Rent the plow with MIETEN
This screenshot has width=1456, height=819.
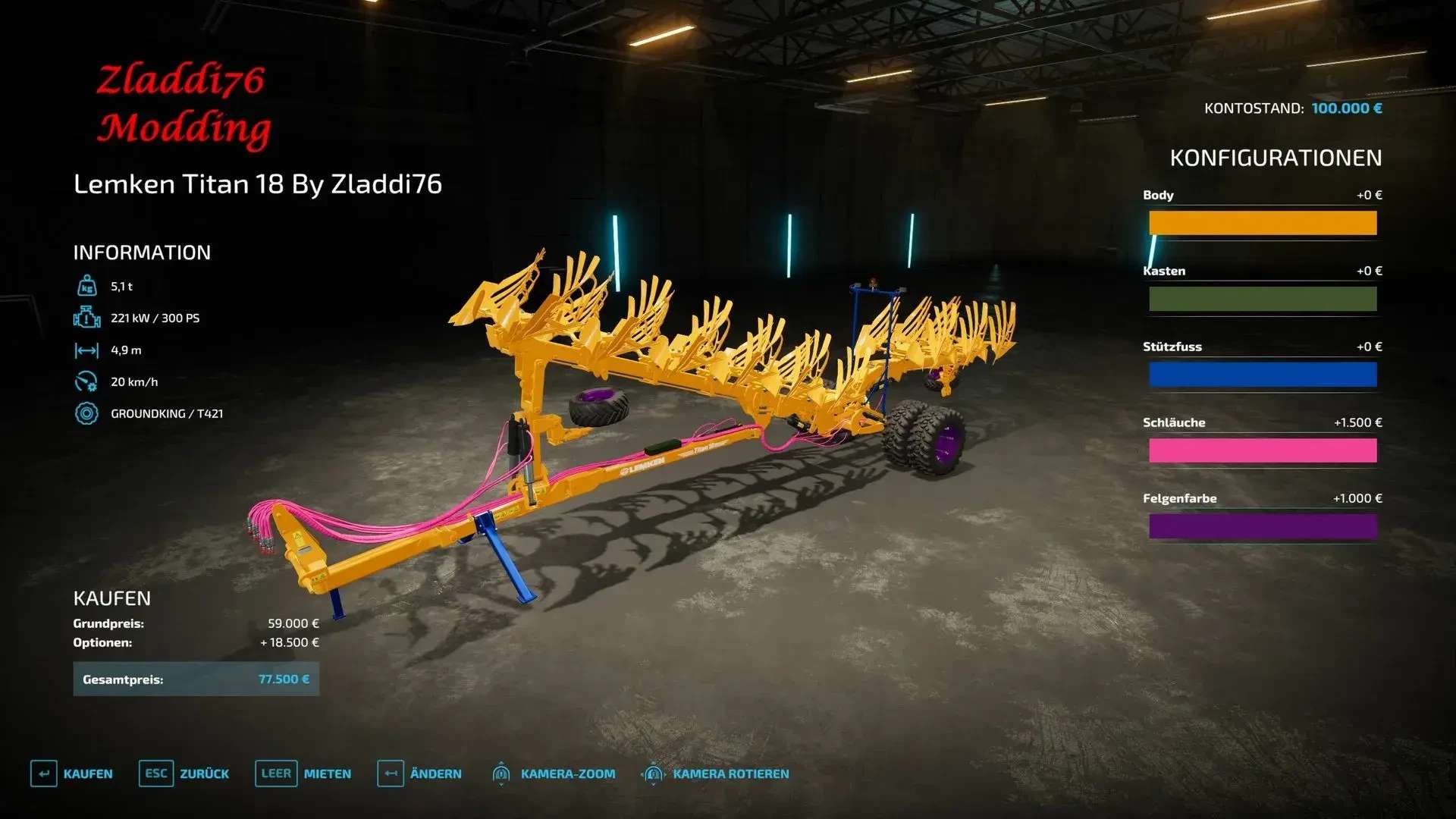pyautogui.click(x=303, y=773)
